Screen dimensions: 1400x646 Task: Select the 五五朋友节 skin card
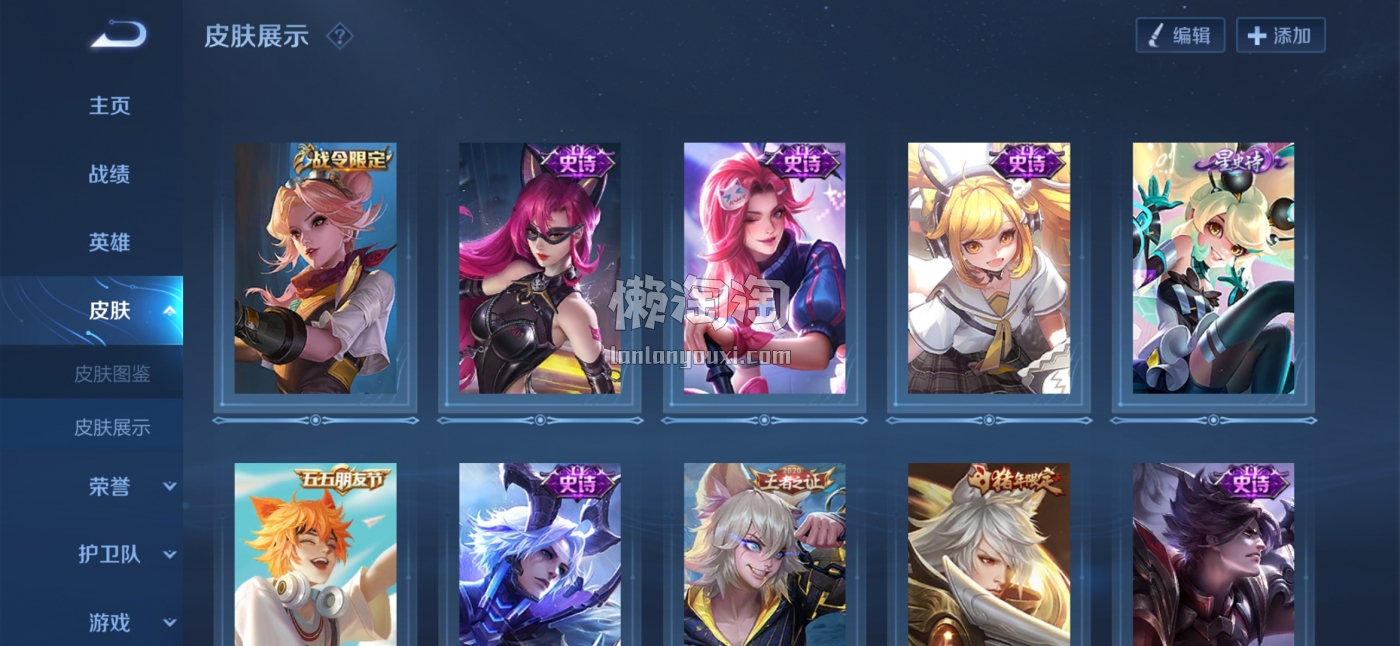tap(315, 553)
